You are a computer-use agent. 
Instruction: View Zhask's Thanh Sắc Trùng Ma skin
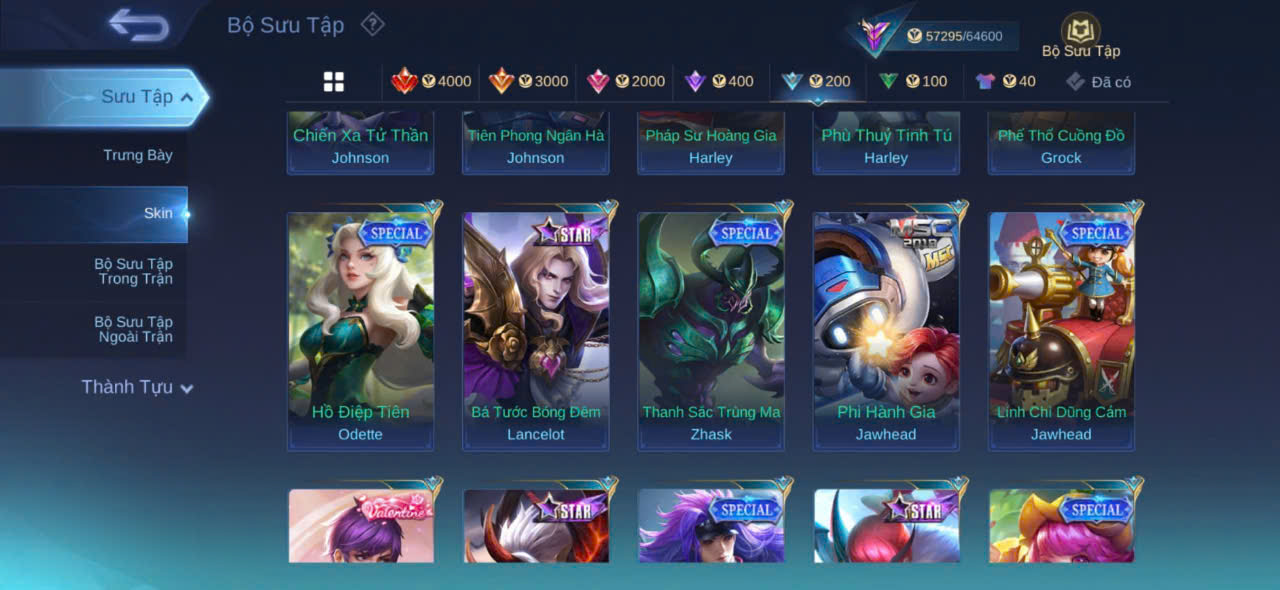(711, 330)
